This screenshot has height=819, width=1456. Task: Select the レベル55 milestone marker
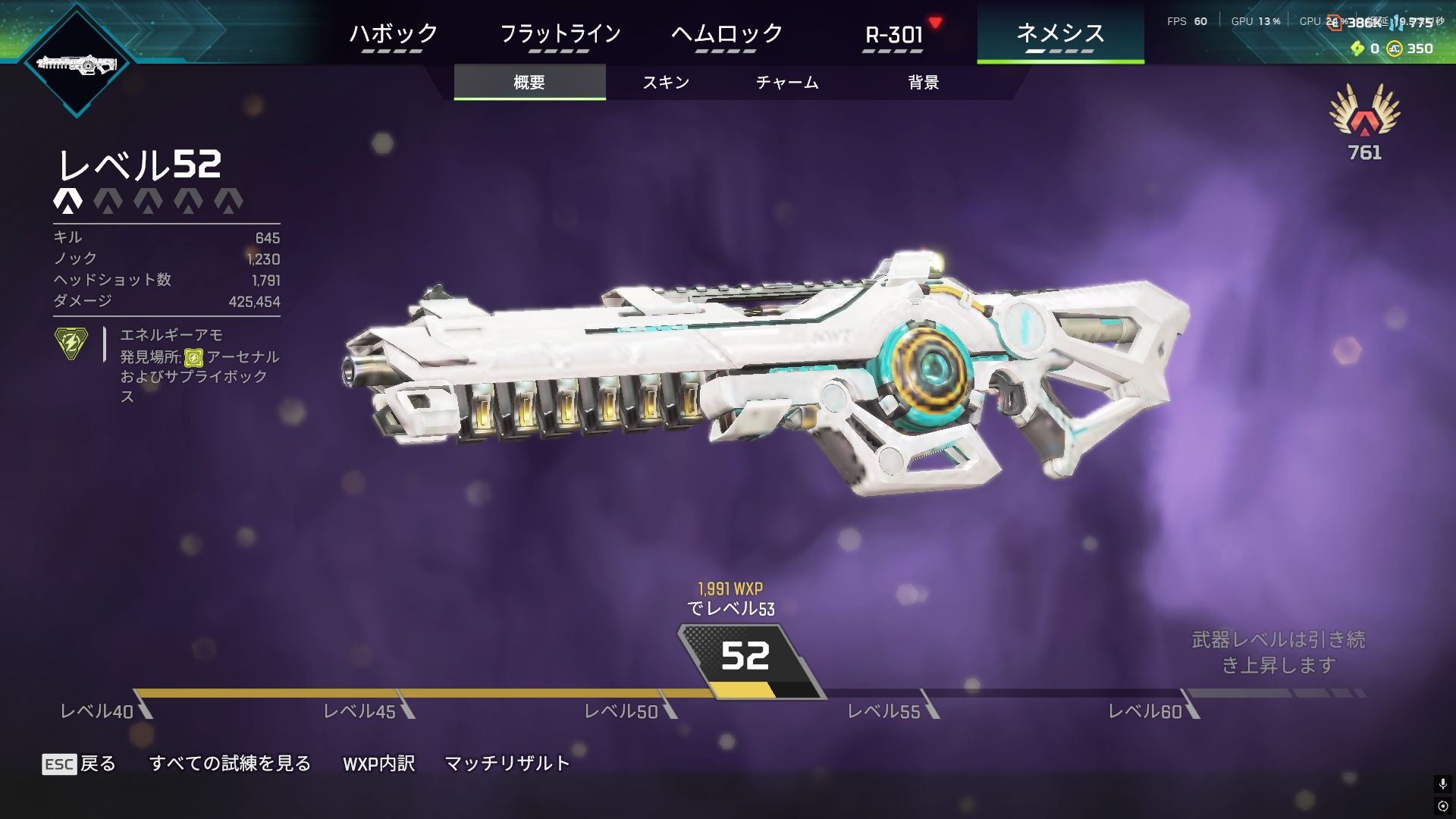(x=884, y=711)
